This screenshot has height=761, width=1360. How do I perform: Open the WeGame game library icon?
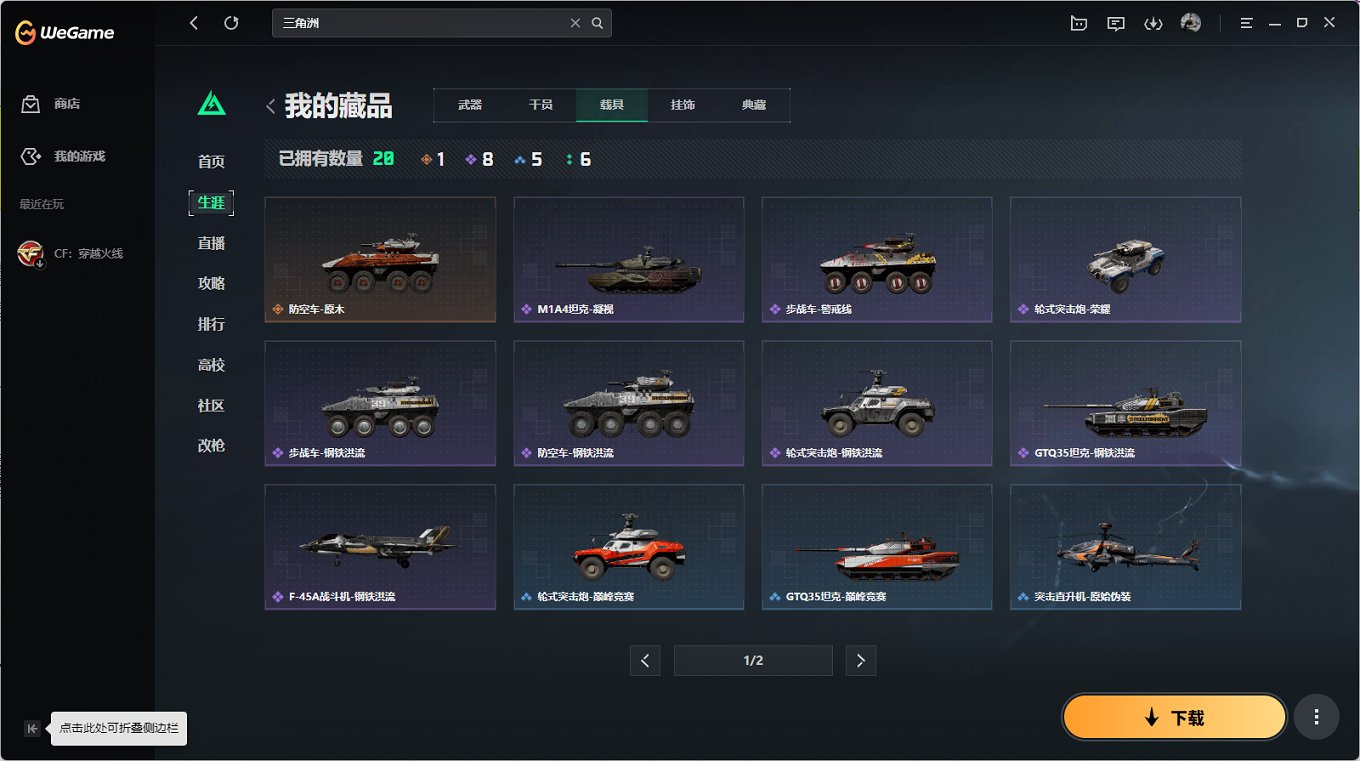[x=1078, y=22]
